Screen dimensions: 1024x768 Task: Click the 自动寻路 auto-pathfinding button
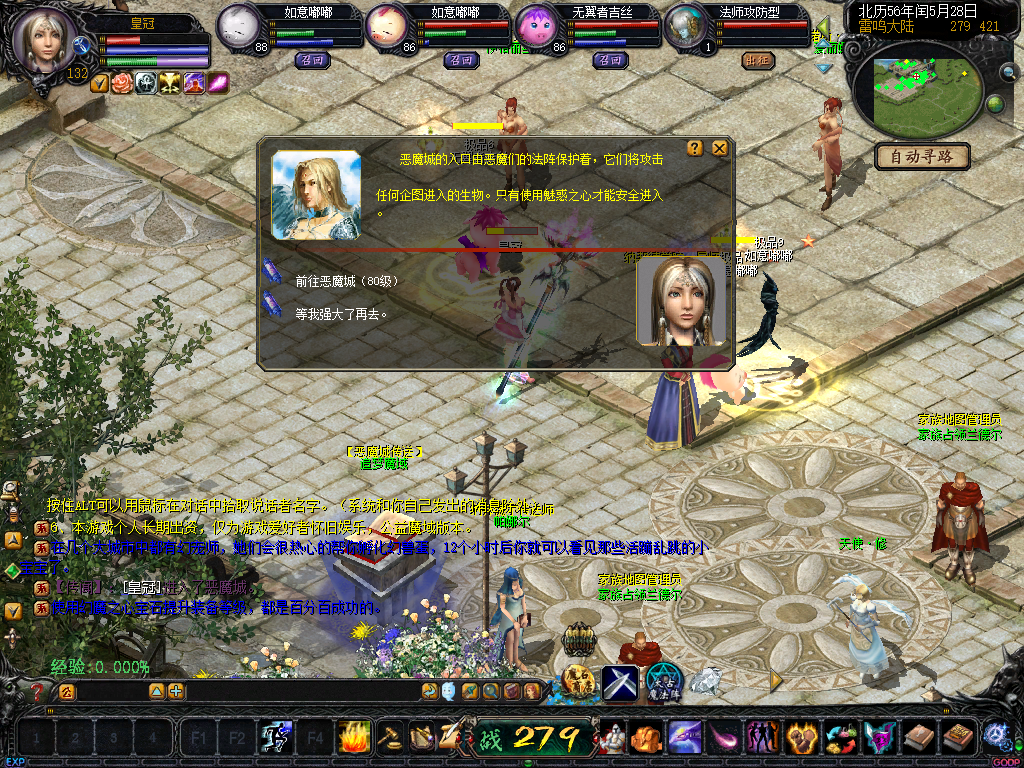pyautogui.click(x=922, y=156)
